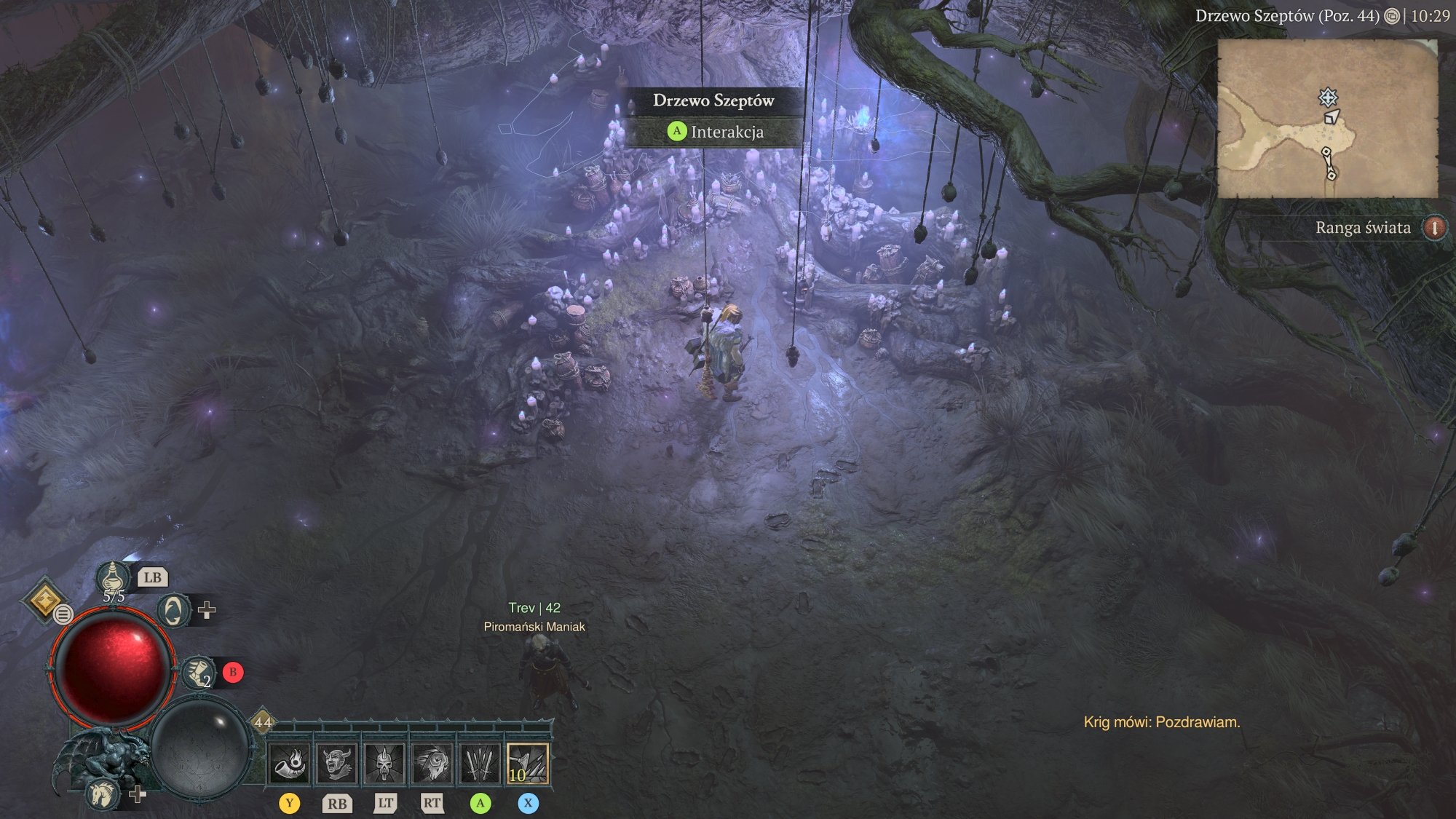Select the war horn skill on the Y slot
This screenshot has height=819, width=1456.
coord(290,764)
